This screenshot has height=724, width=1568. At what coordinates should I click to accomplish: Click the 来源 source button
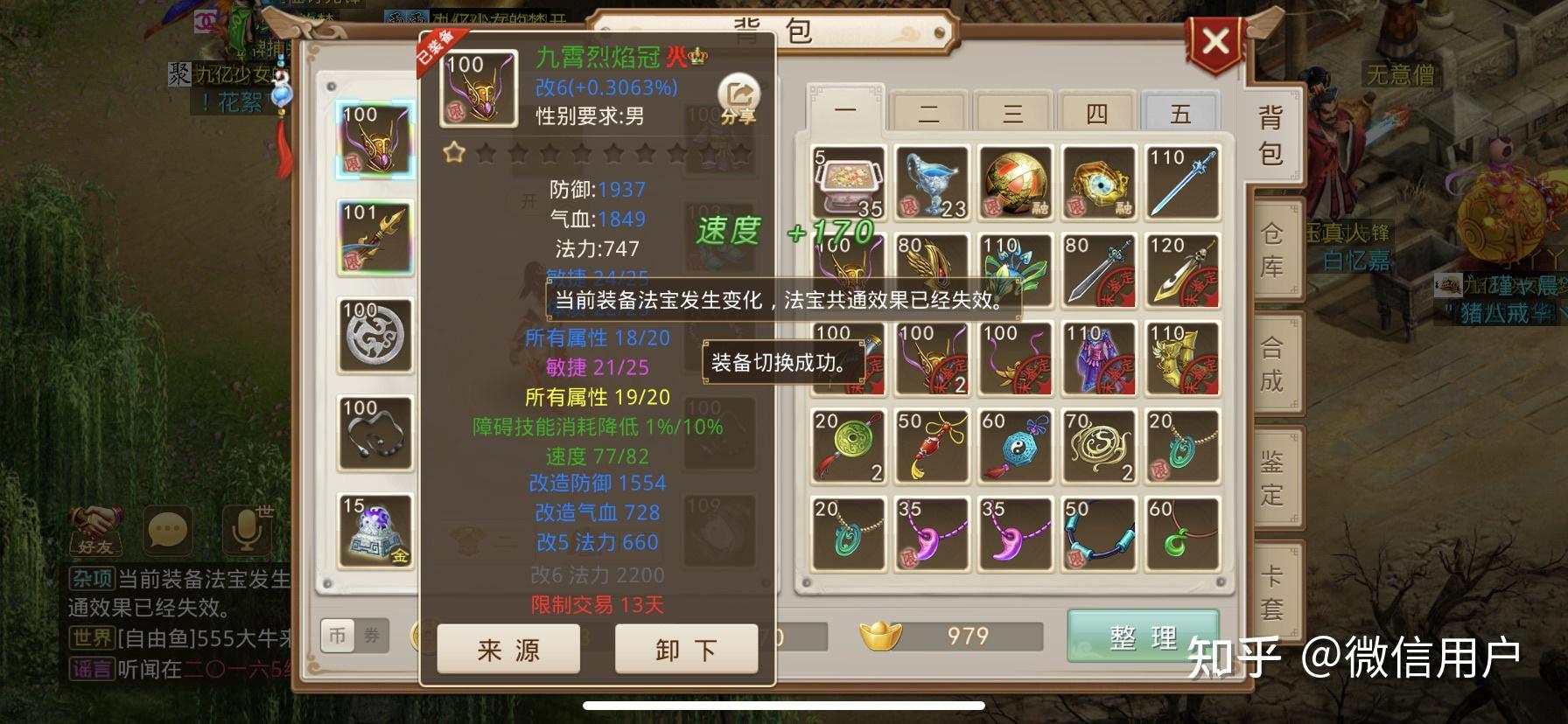507,650
